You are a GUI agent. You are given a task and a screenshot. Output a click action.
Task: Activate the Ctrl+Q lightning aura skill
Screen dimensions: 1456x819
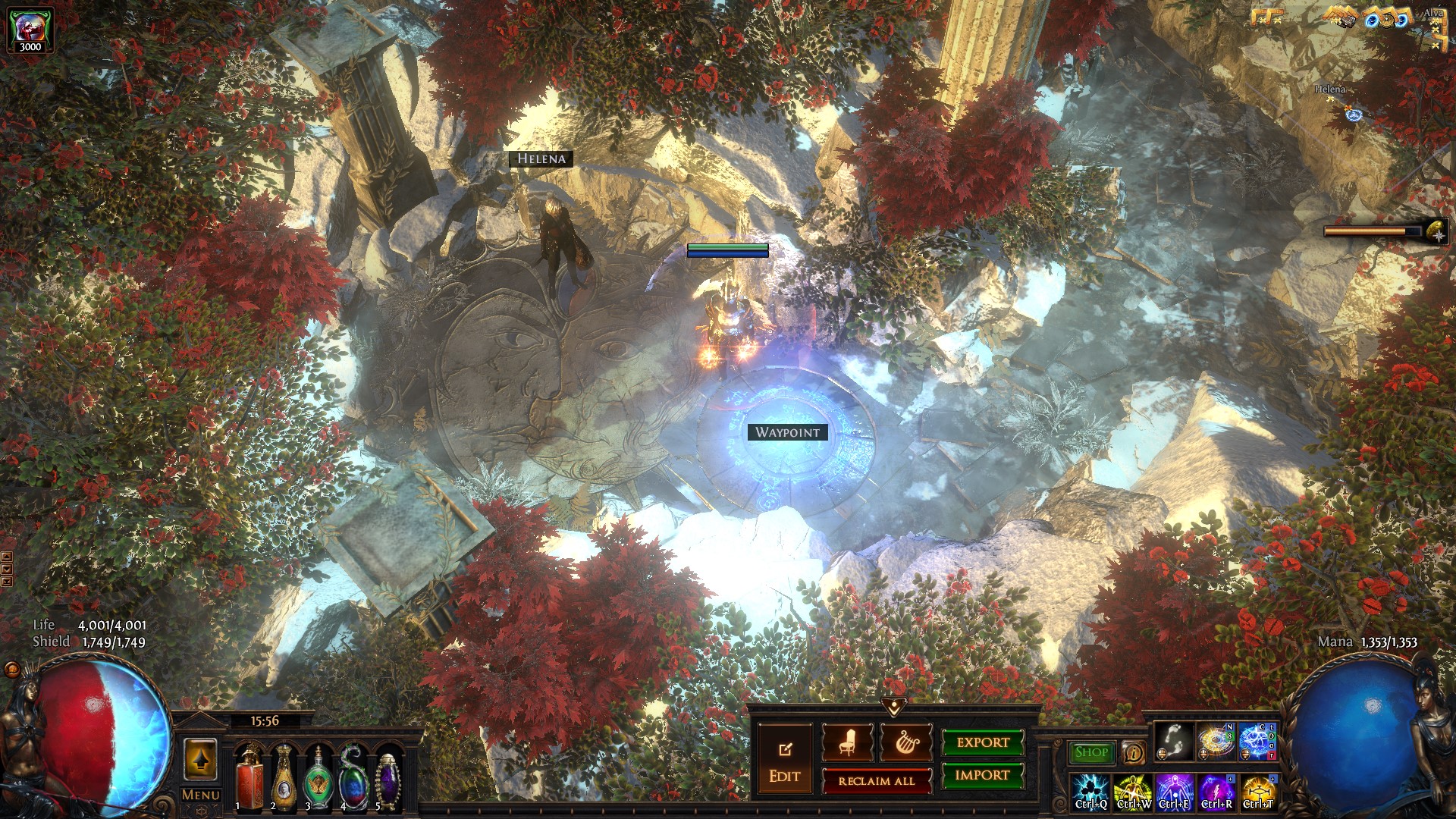pyautogui.click(x=1091, y=792)
